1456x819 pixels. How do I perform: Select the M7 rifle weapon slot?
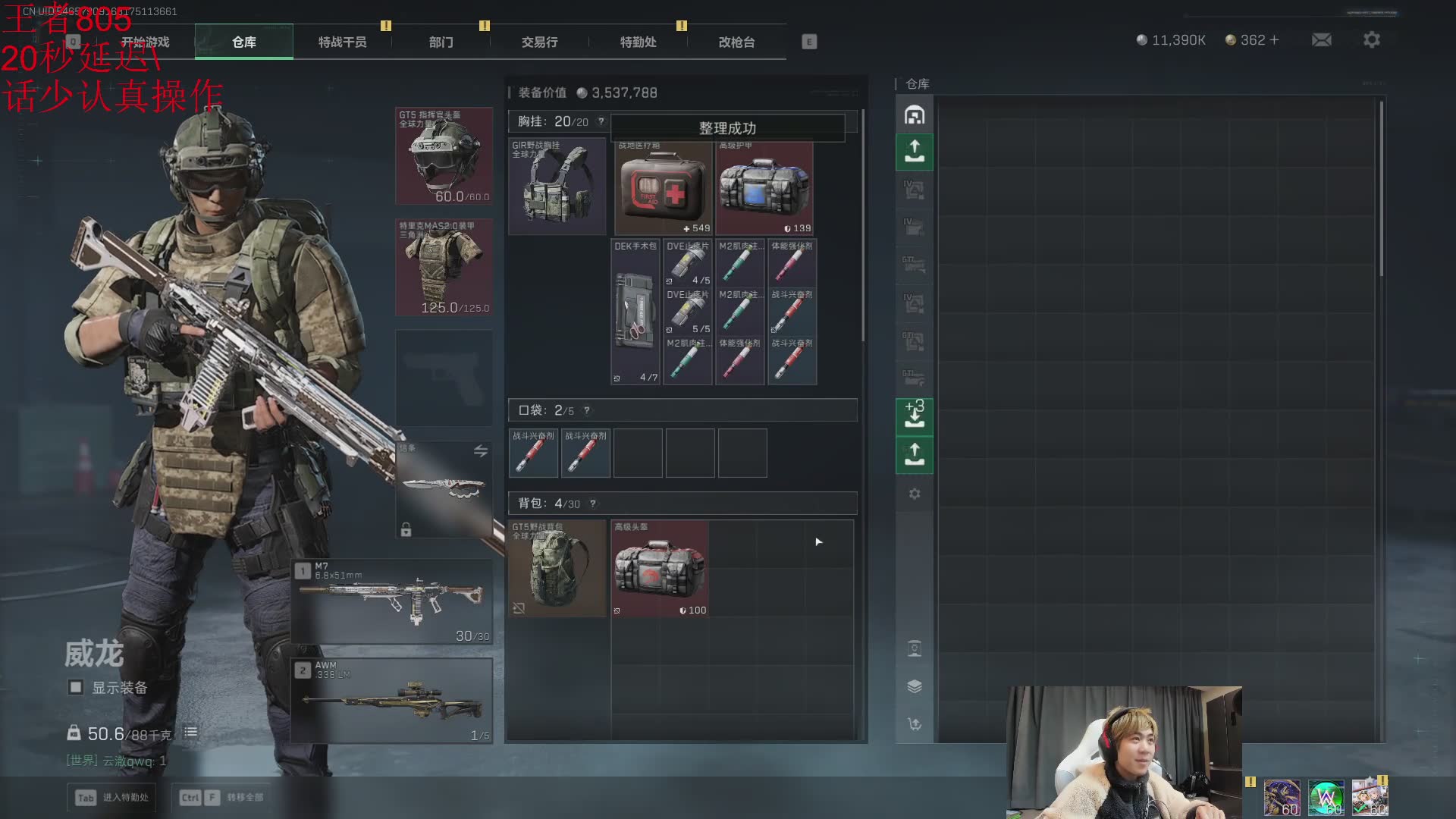[x=392, y=601]
